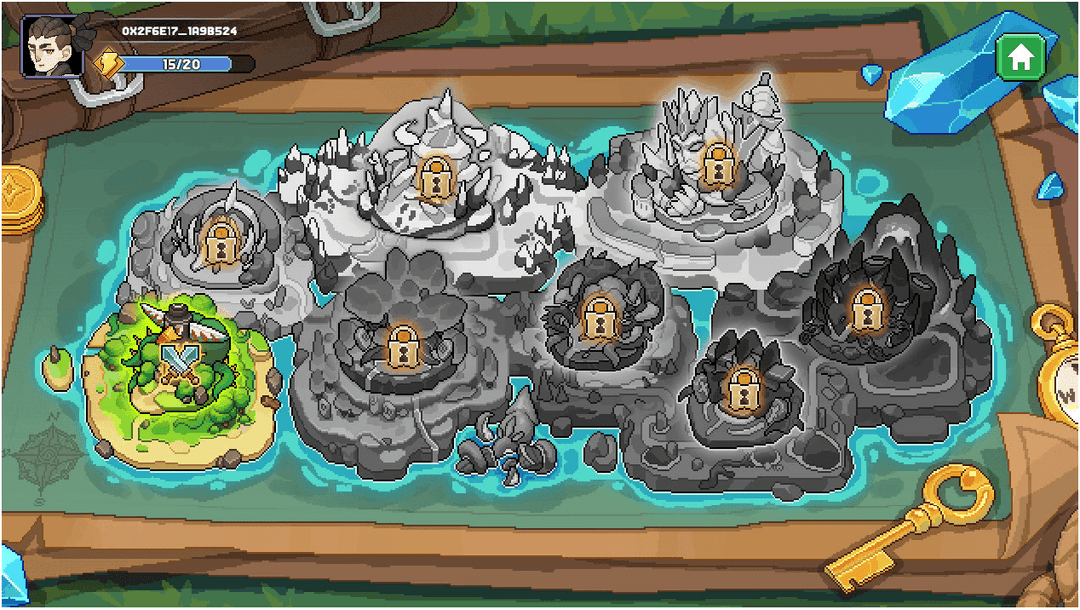
Task: Return to the home screen with the green house button
Action: click(1020, 57)
